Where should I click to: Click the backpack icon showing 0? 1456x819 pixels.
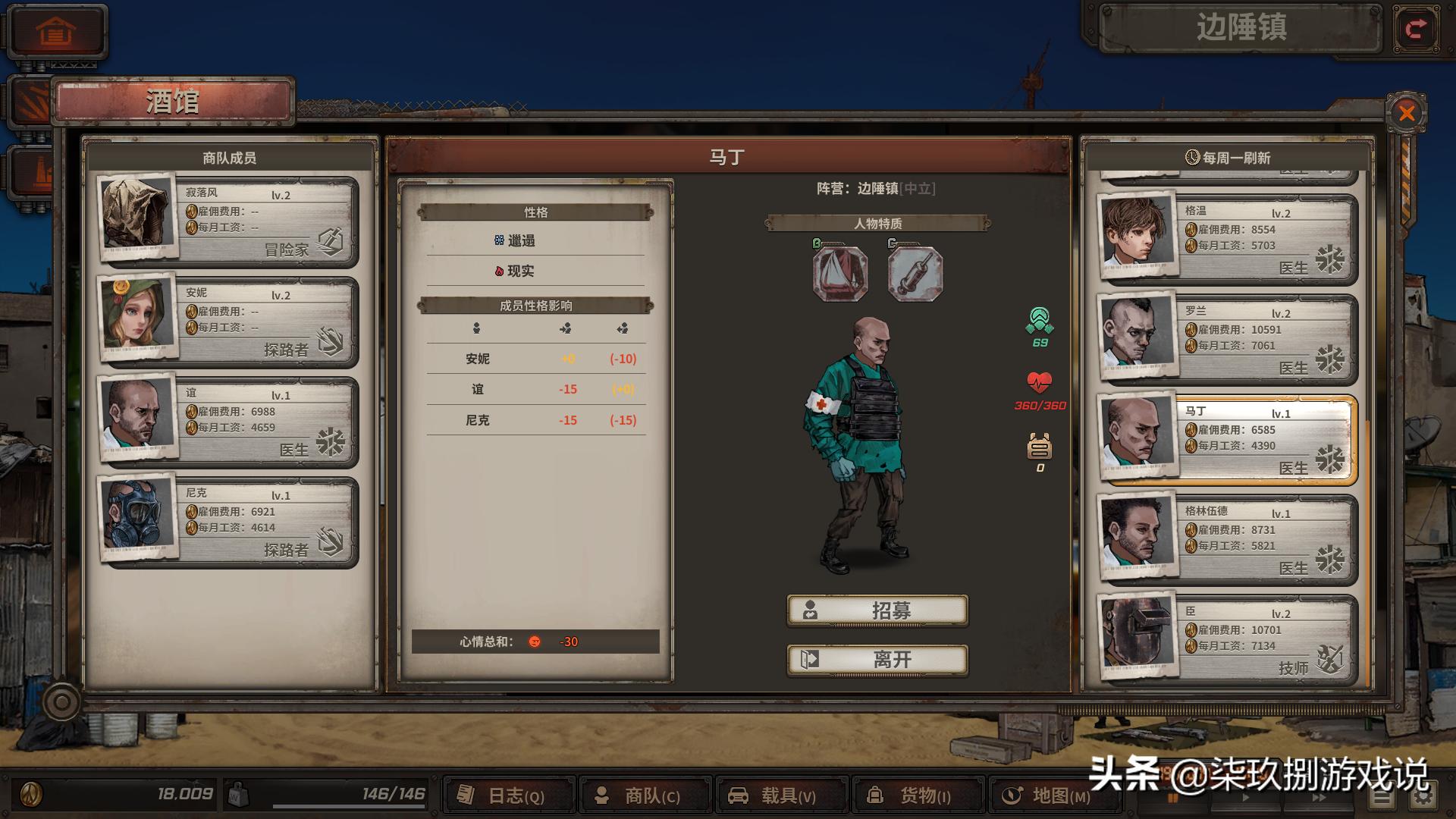[x=1039, y=447]
